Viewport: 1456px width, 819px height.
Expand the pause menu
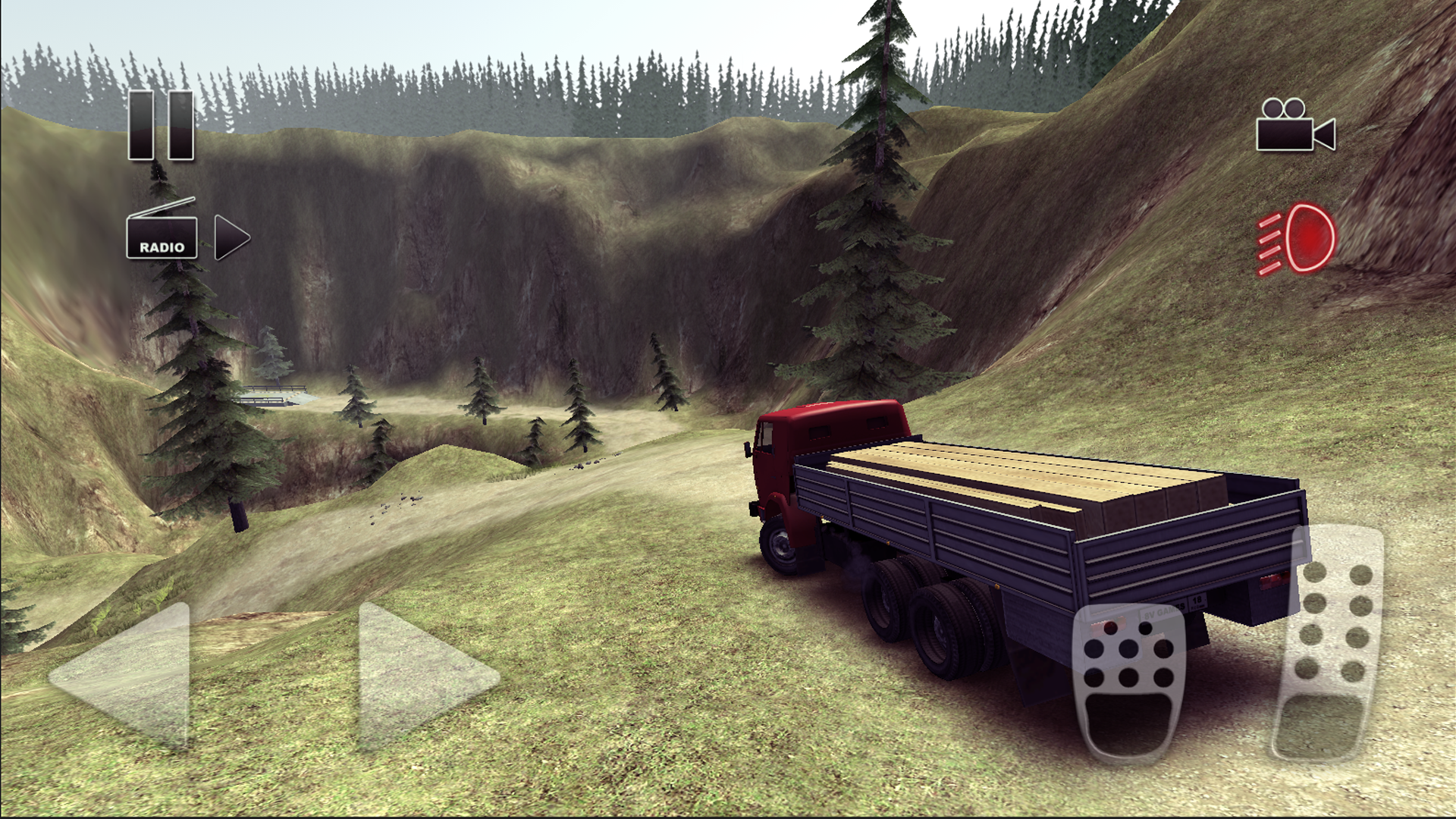(x=159, y=125)
